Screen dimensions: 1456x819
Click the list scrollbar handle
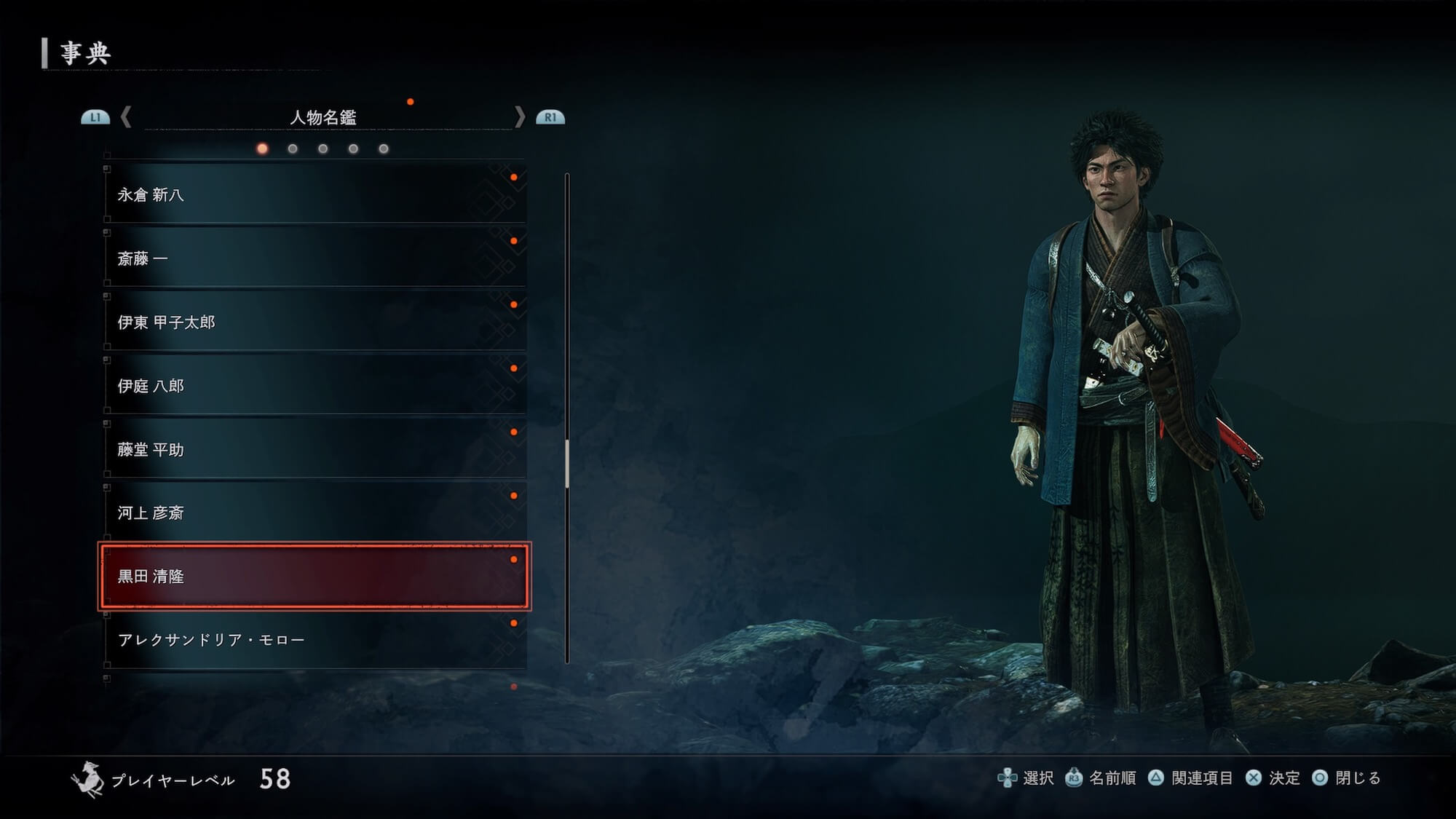[x=567, y=463]
